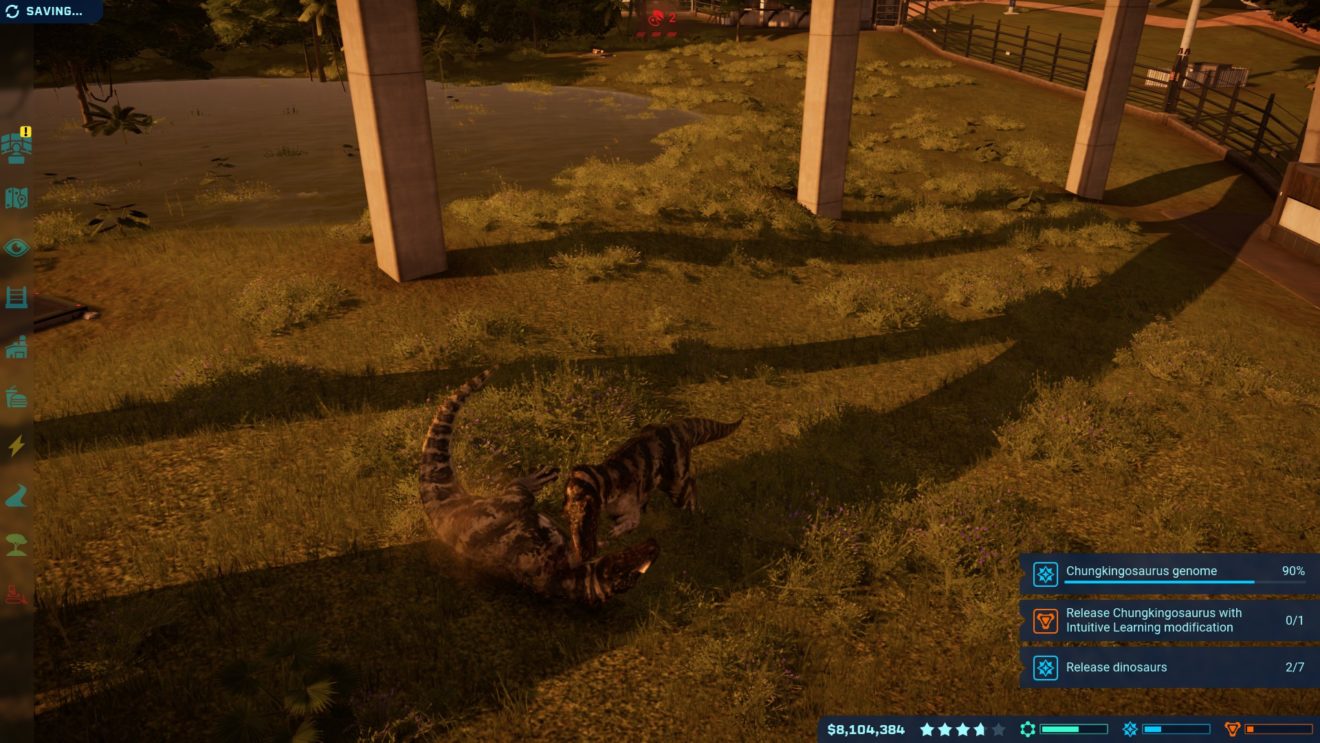Open the orange Security division reputation

click(1268, 730)
